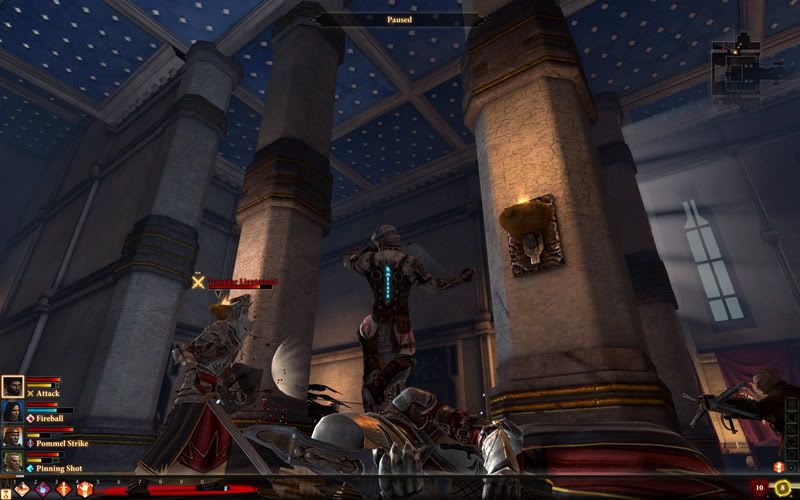This screenshot has height=500, width=800.
Task: Activate the purple orb ability on the quickbar
Action: coord(44,489)
